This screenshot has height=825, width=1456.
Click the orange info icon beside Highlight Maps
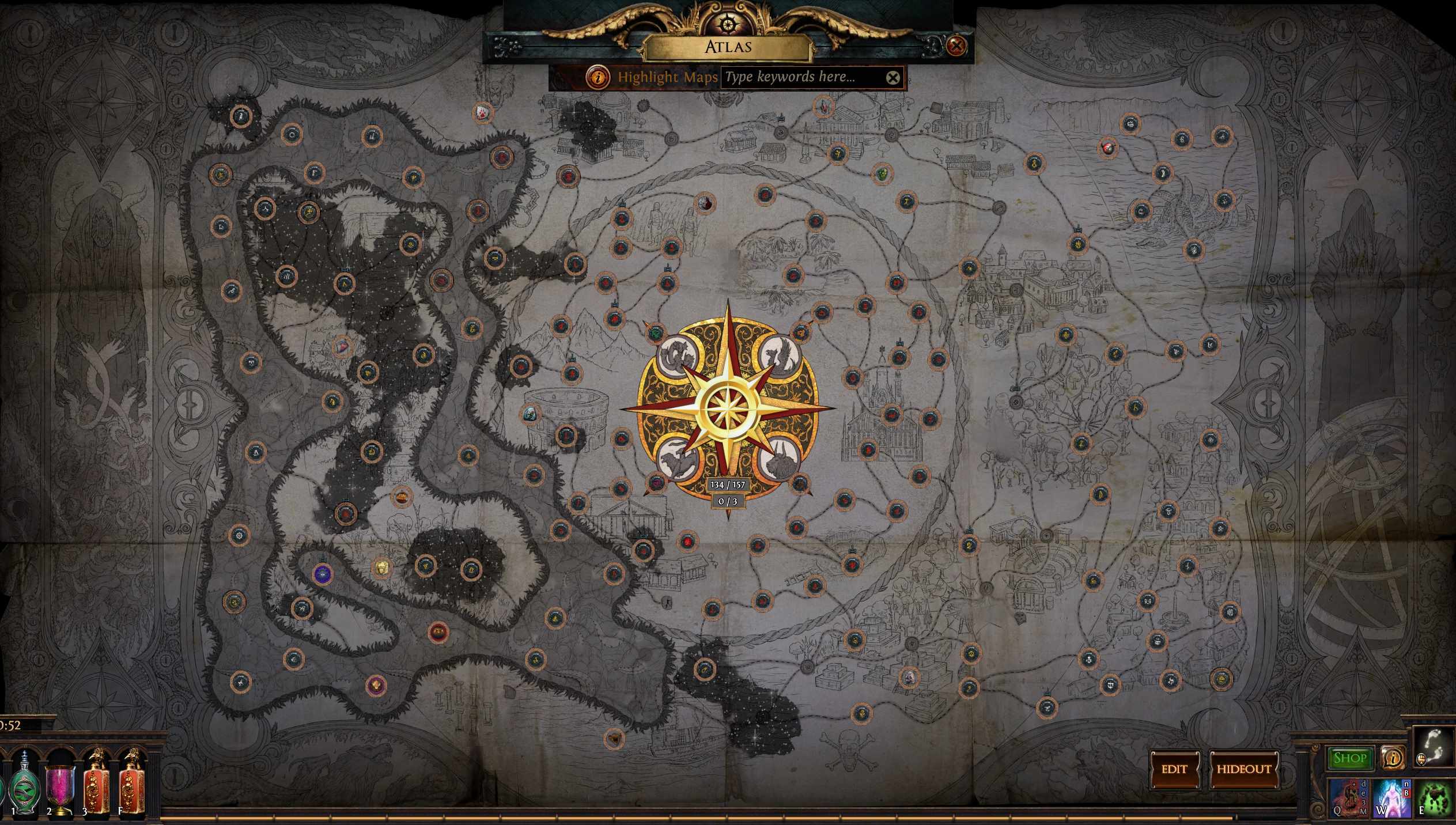coord(597,77)
